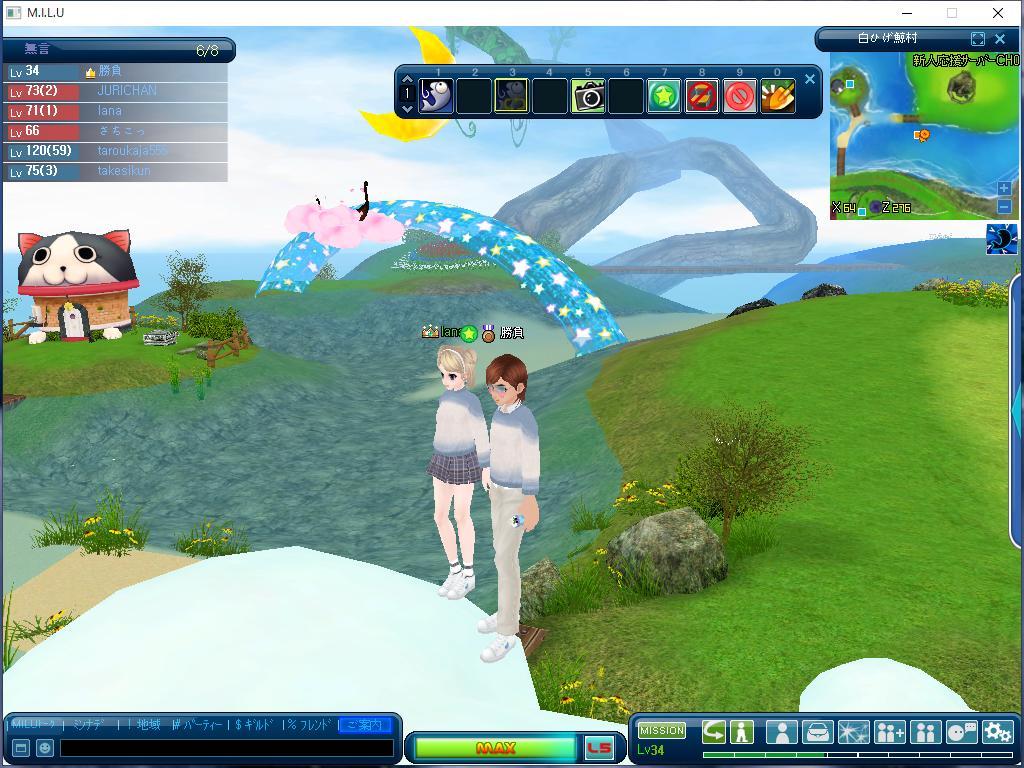The width and height of the screenshot is (1024, 768).
Task: Open the settings gear menu
Action: pyautogui.click(x=997, y=732)
